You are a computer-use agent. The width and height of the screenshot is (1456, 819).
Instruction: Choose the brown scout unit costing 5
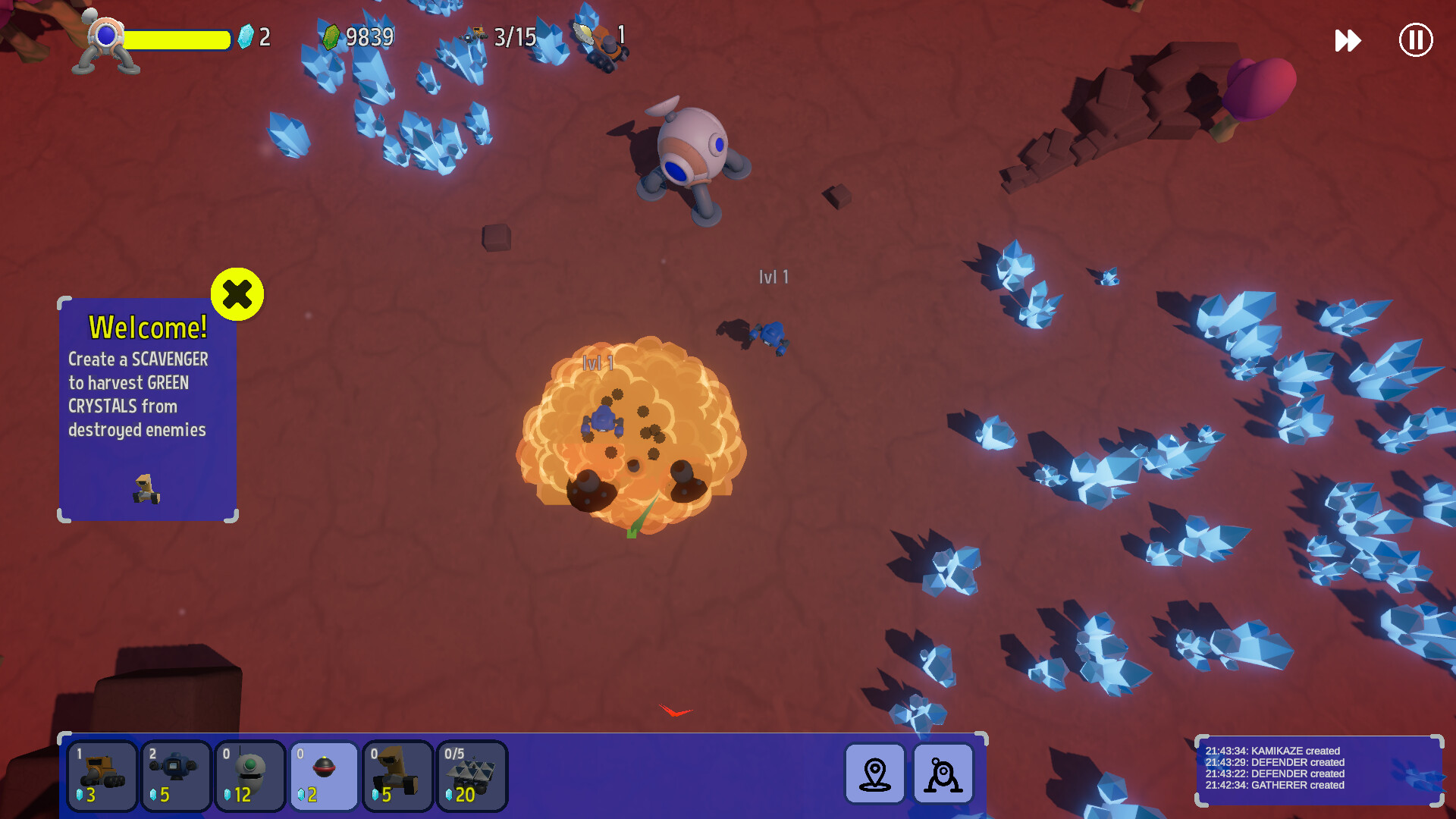397,776
